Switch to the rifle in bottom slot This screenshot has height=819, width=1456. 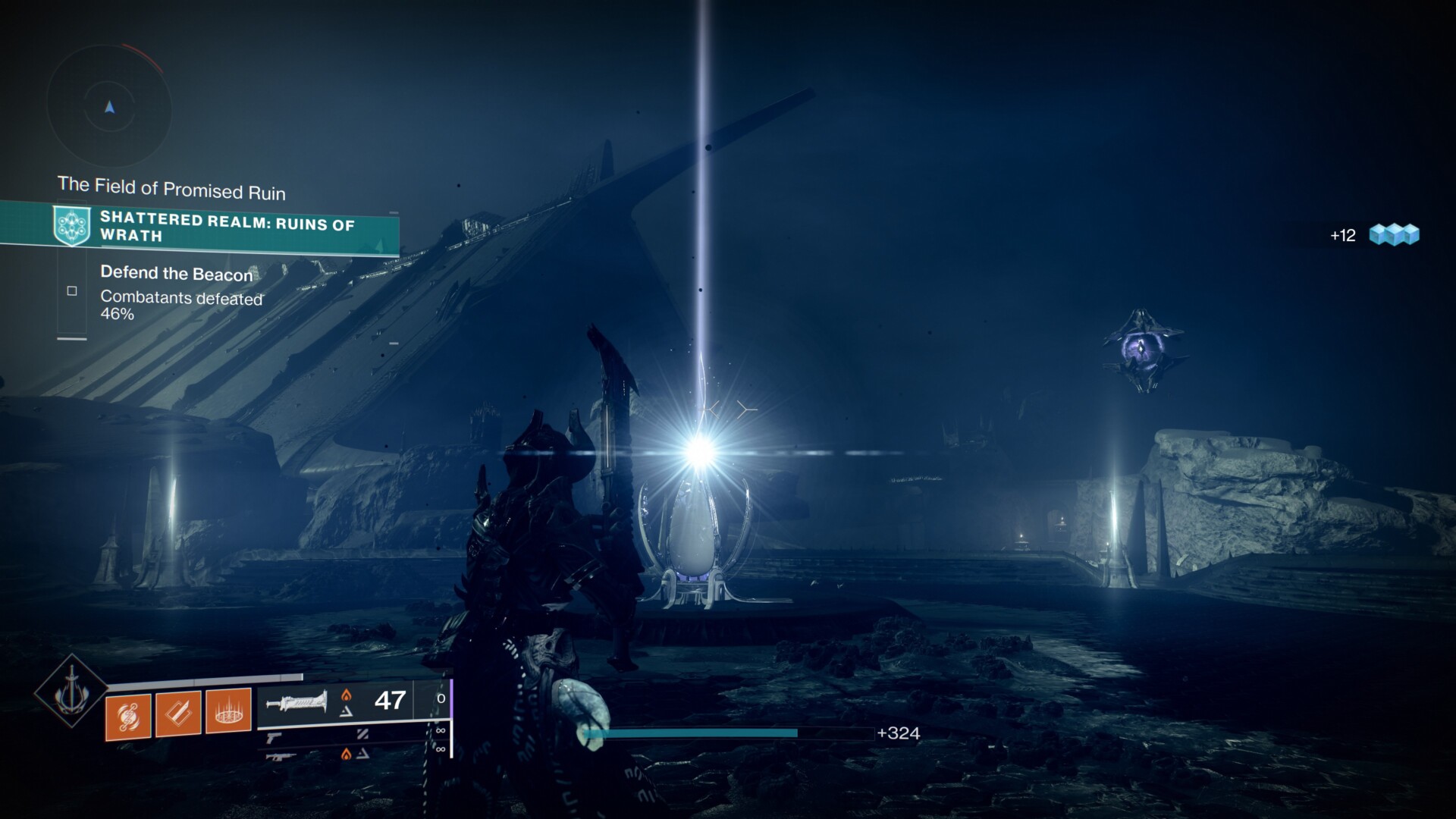(x=280, y=755)
